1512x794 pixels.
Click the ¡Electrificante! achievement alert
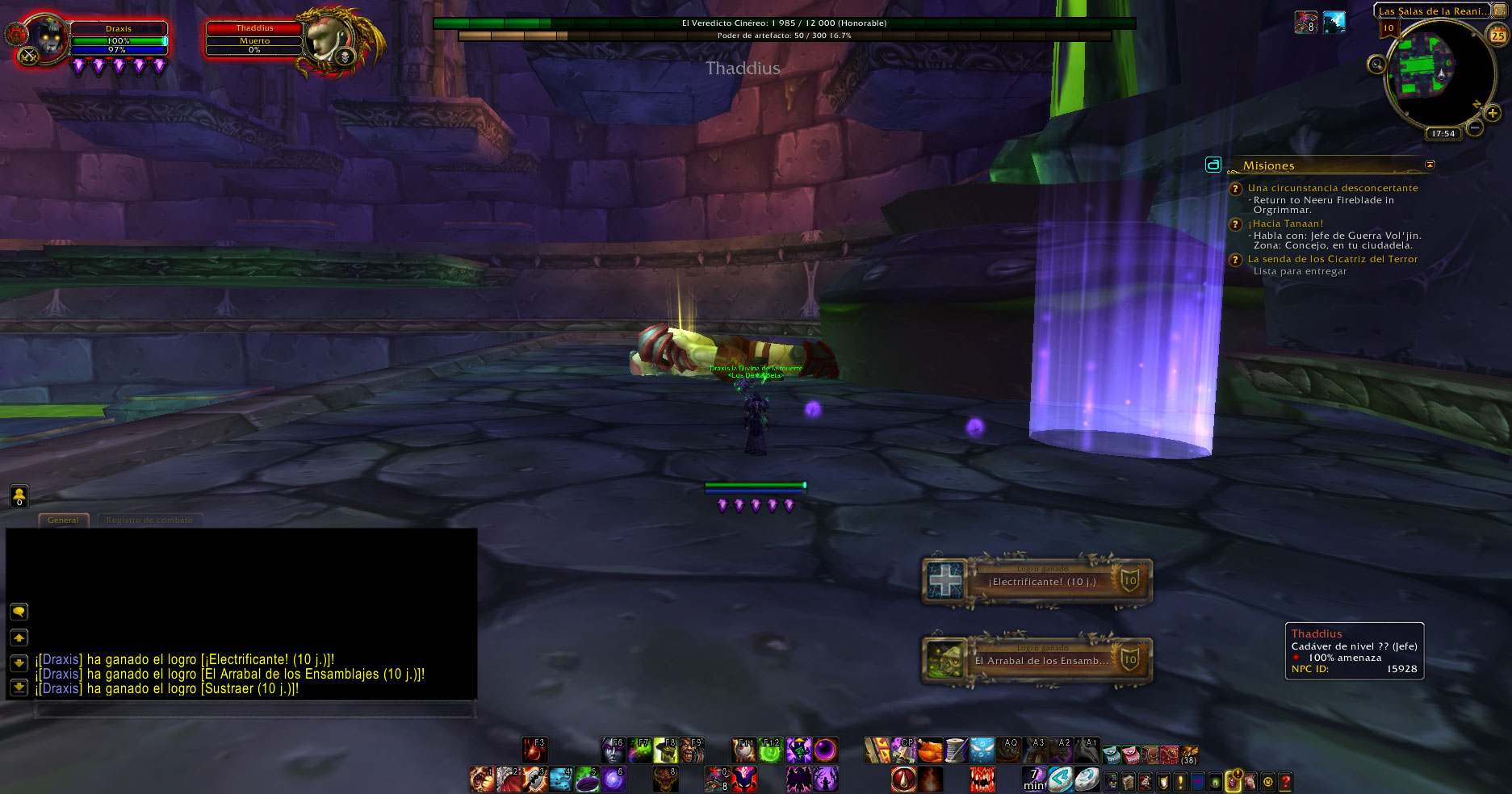(1037, 581)
